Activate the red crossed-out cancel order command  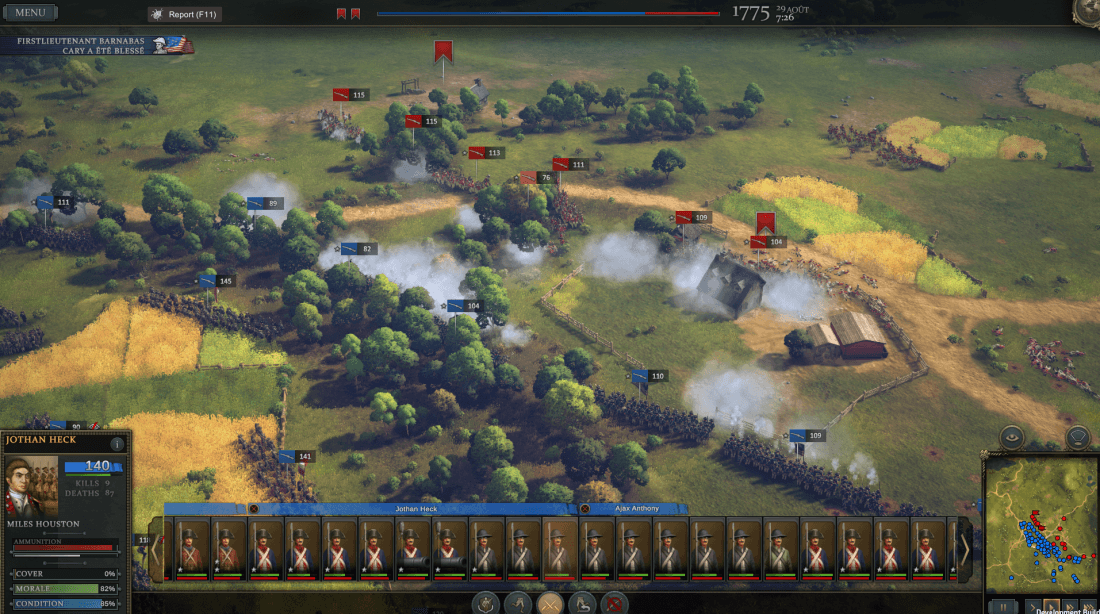614,603
